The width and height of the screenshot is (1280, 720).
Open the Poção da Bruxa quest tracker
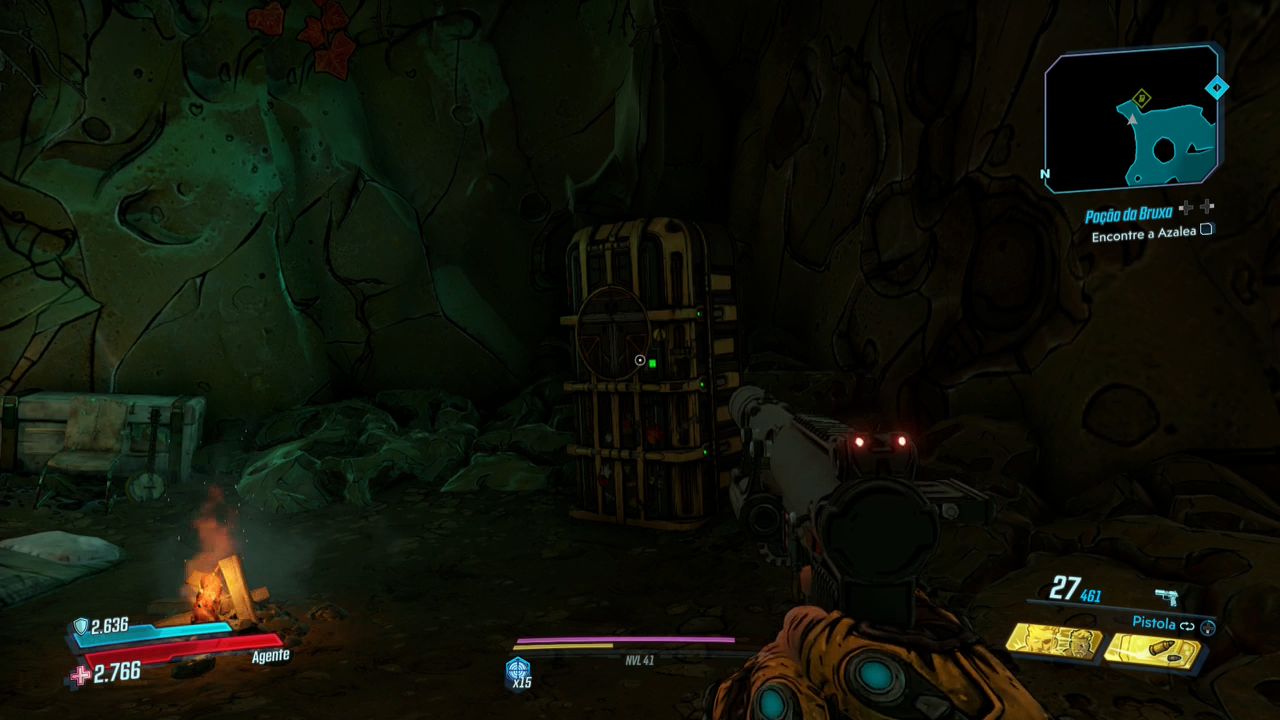tap(1129, 215)
